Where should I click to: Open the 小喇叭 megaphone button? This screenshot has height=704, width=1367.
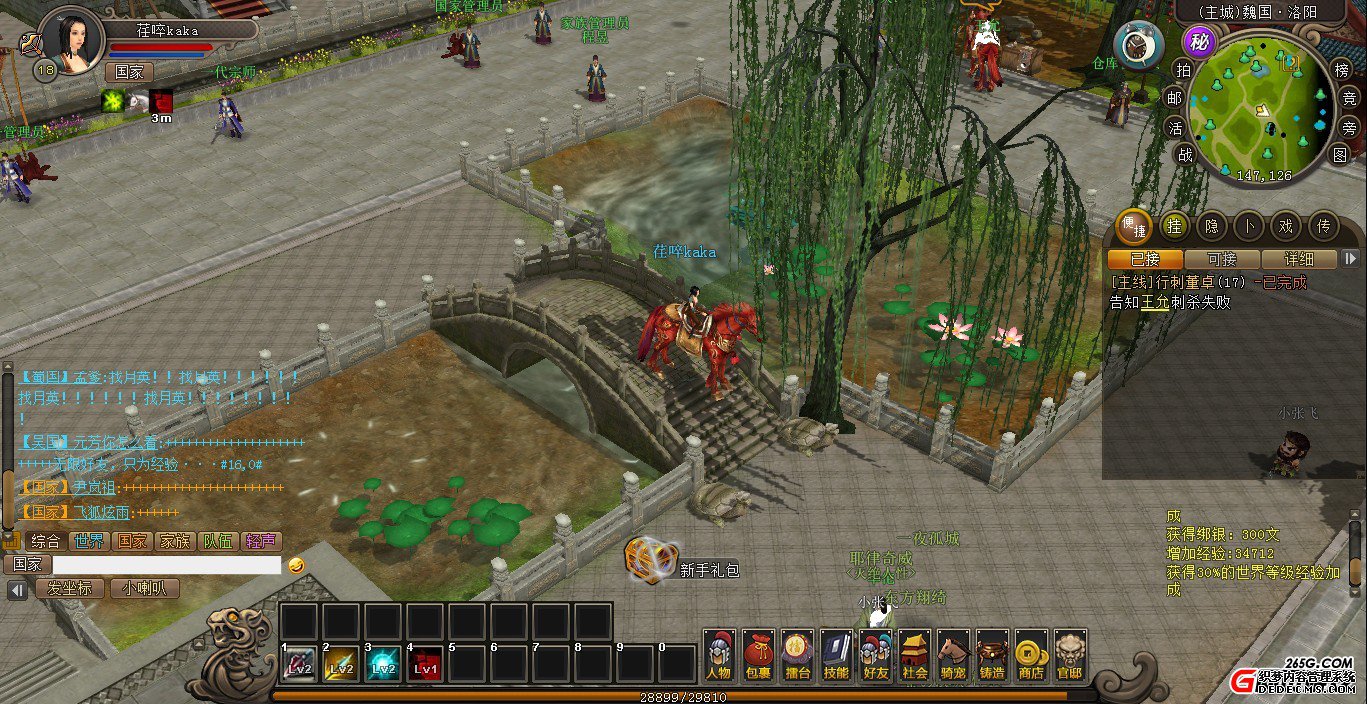click(x=145, y=589)
